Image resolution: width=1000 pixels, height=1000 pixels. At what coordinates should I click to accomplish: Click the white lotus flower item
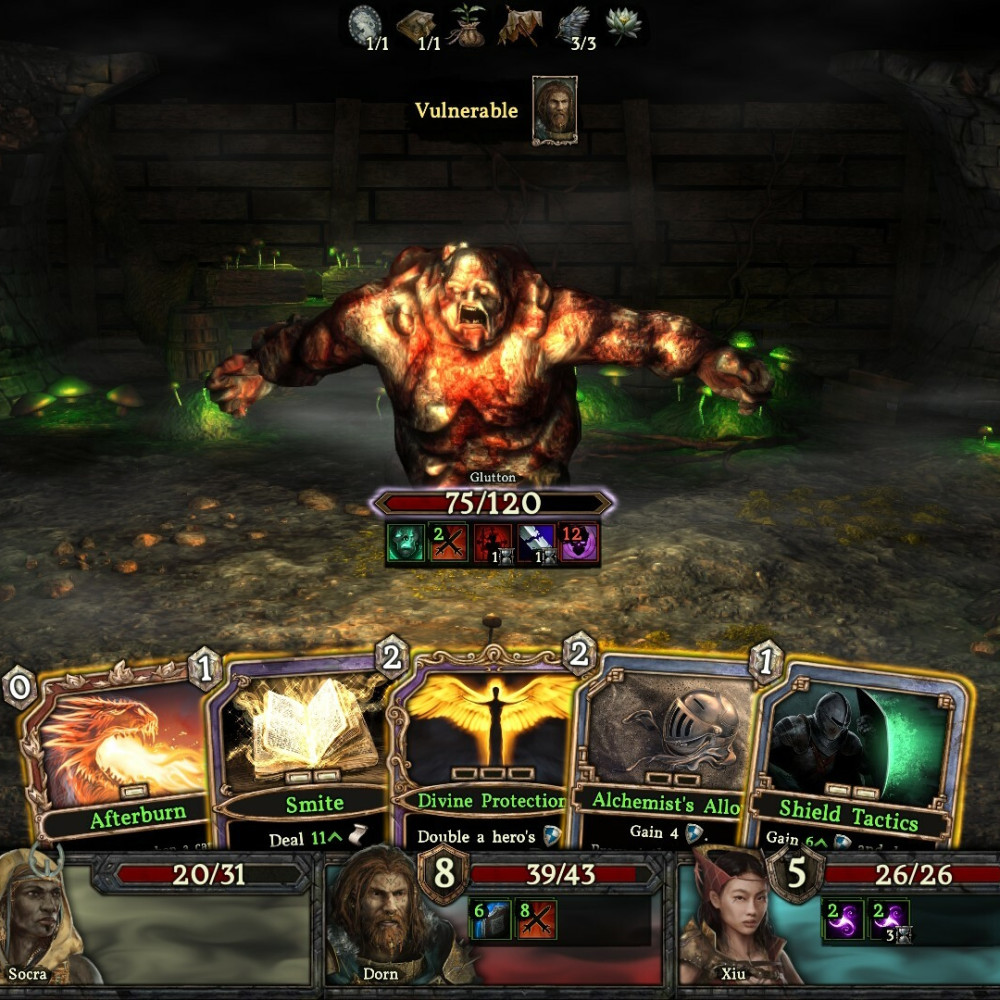625,24
